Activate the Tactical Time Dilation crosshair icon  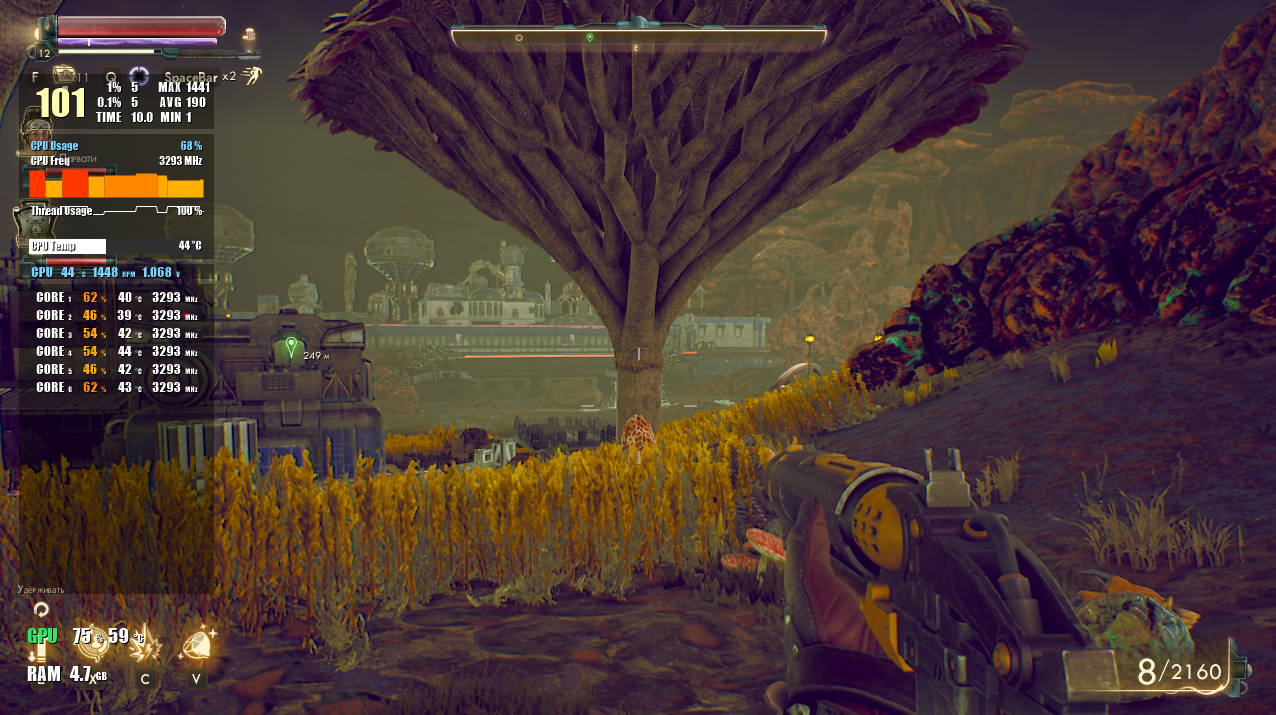pos(138,76)
